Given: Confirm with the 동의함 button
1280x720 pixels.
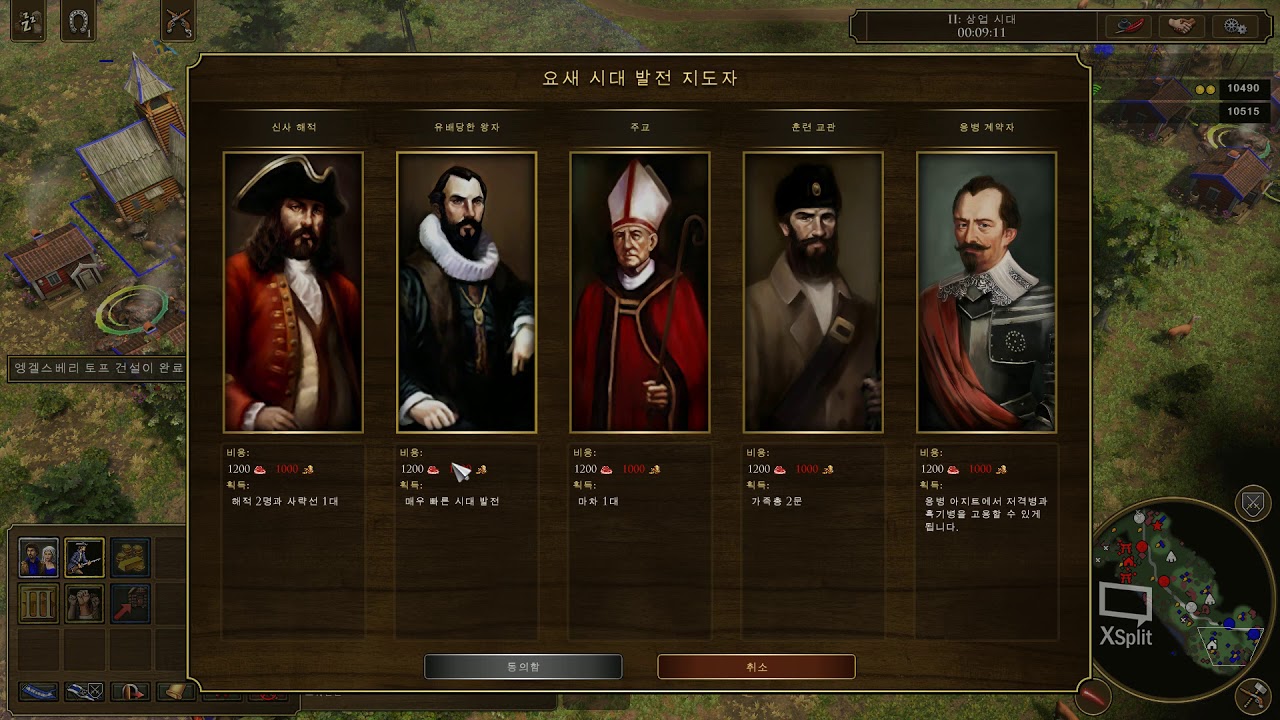Looking at the screenshot, I should pyautogui.click(x=523, y=667).
